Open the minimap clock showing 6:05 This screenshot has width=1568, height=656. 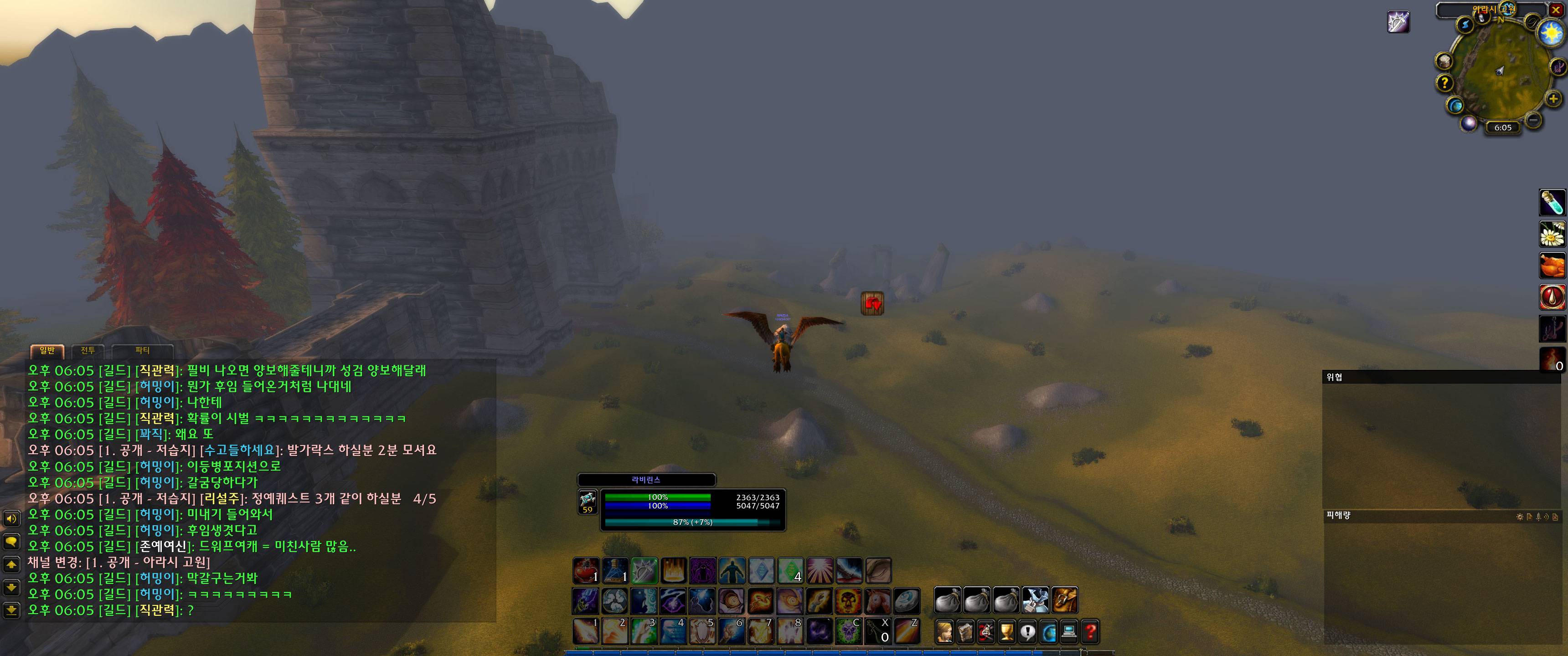[x=1502, y=128]
